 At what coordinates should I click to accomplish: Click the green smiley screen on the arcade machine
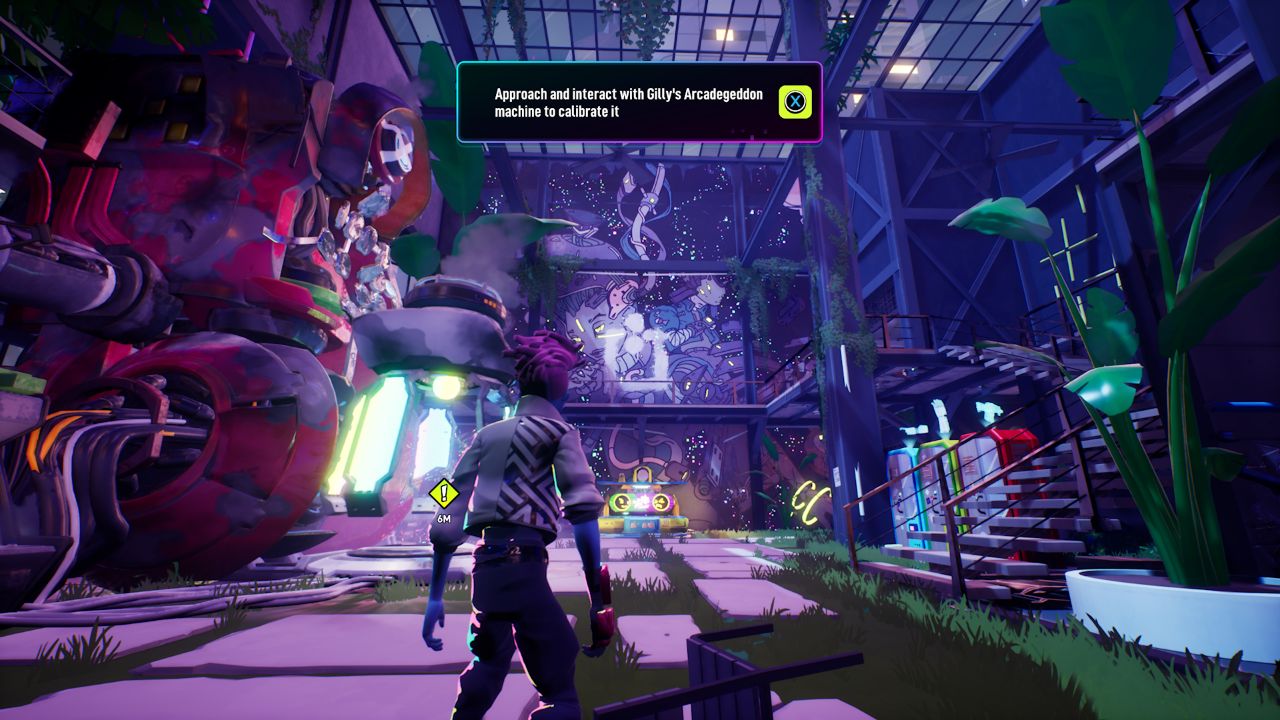pyautogui.click(x=620, y=502)
